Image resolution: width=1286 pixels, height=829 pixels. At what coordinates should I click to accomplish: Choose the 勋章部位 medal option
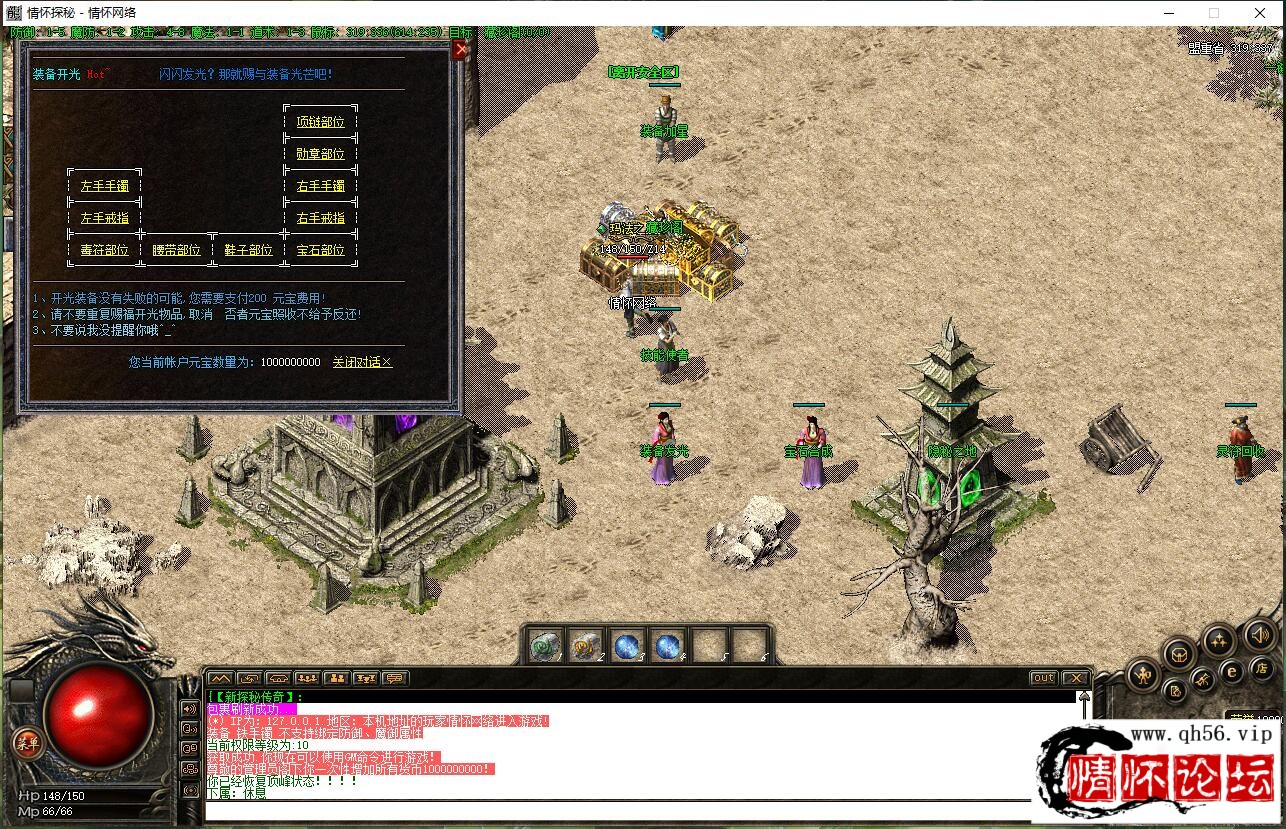[x=320, y=154]
